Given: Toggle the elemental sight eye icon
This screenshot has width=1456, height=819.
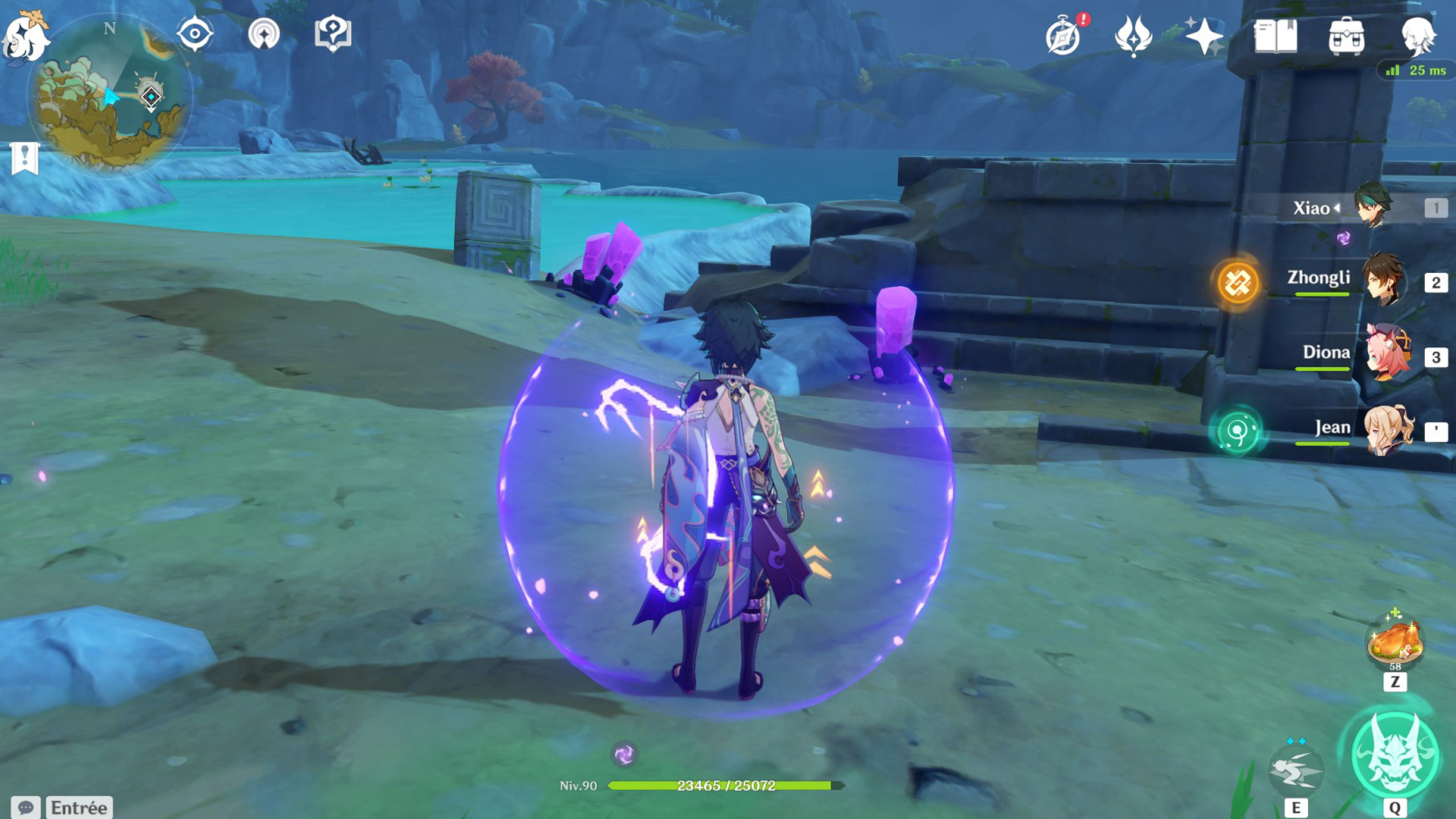Looking at the screenshot, I should (195, 34).
